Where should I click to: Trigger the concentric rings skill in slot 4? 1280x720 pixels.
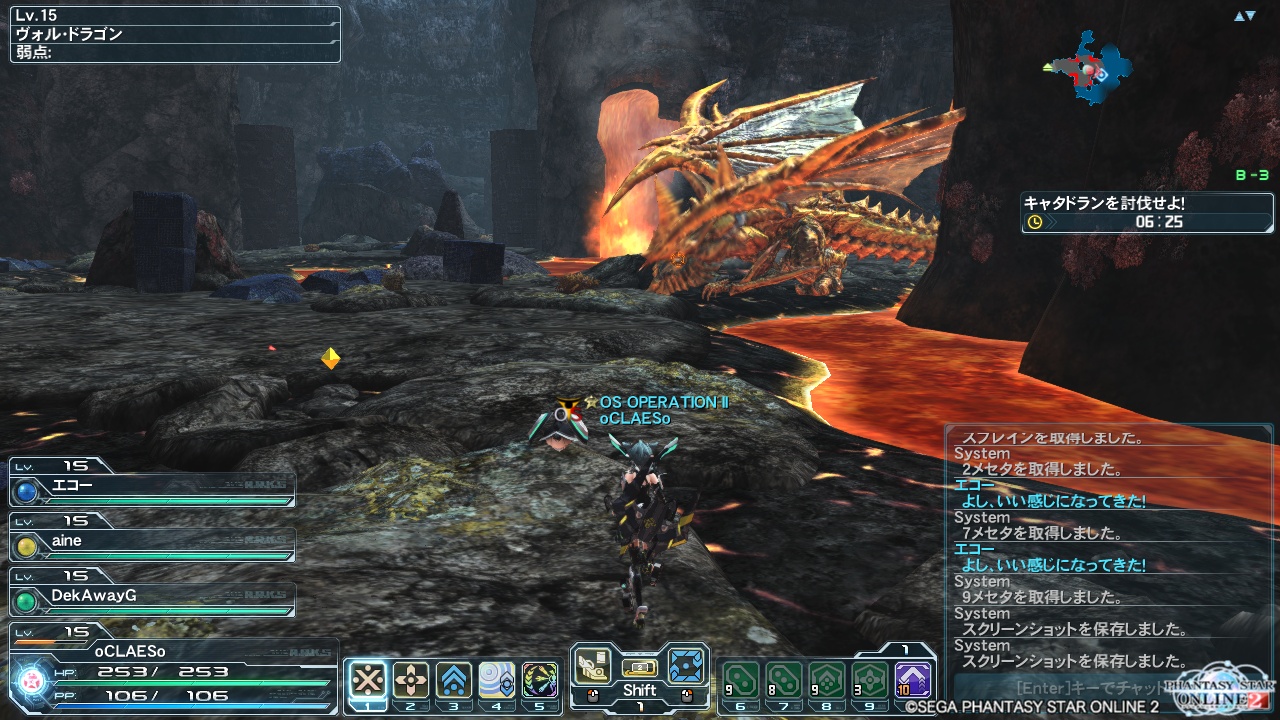497,680
